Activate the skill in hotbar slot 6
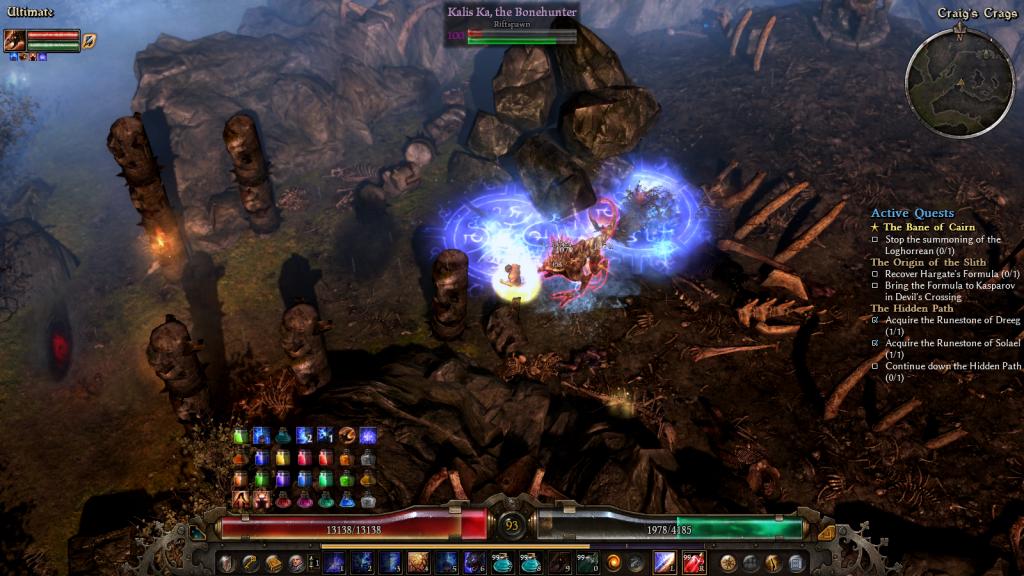 [475, 563]
